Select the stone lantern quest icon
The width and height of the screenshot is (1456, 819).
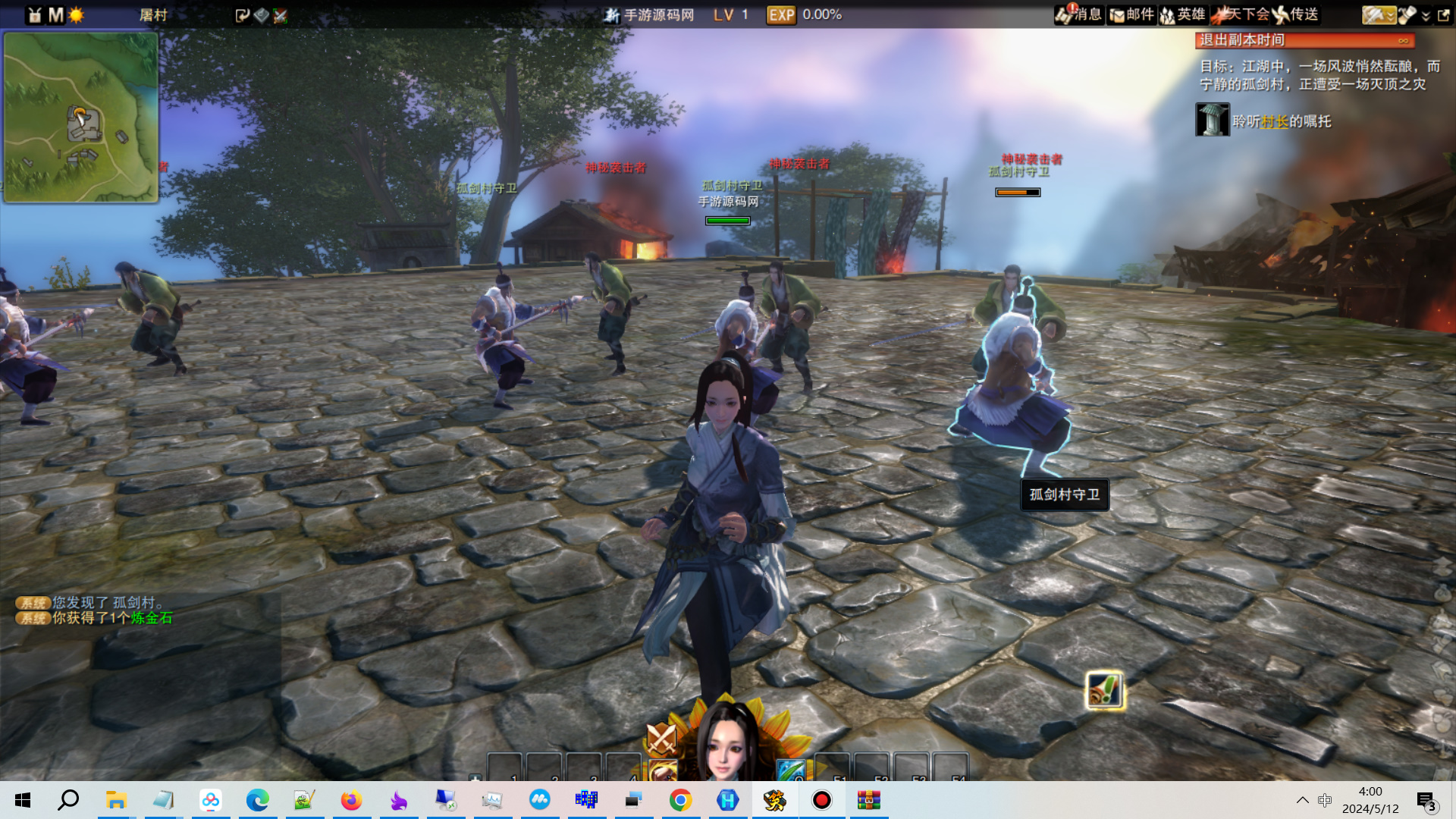(1212, 120)
